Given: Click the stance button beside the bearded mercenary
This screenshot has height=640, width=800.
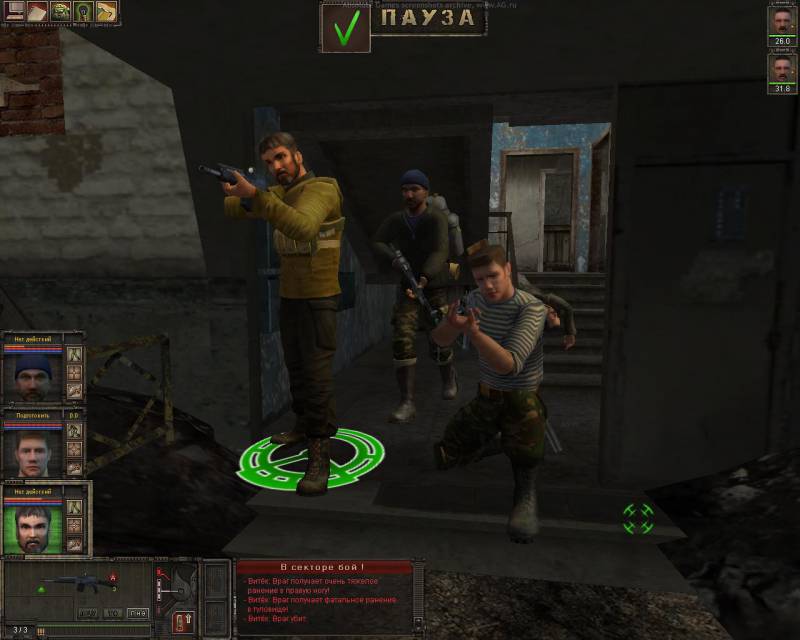Looking at the screenshot, I should [75, 507].
